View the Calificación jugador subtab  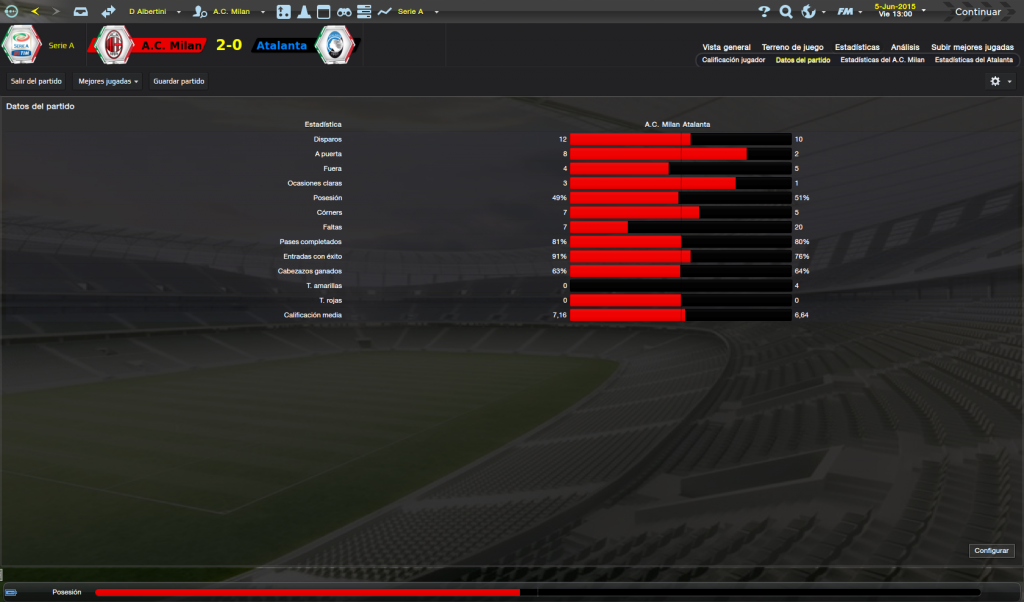click(733, 60)
